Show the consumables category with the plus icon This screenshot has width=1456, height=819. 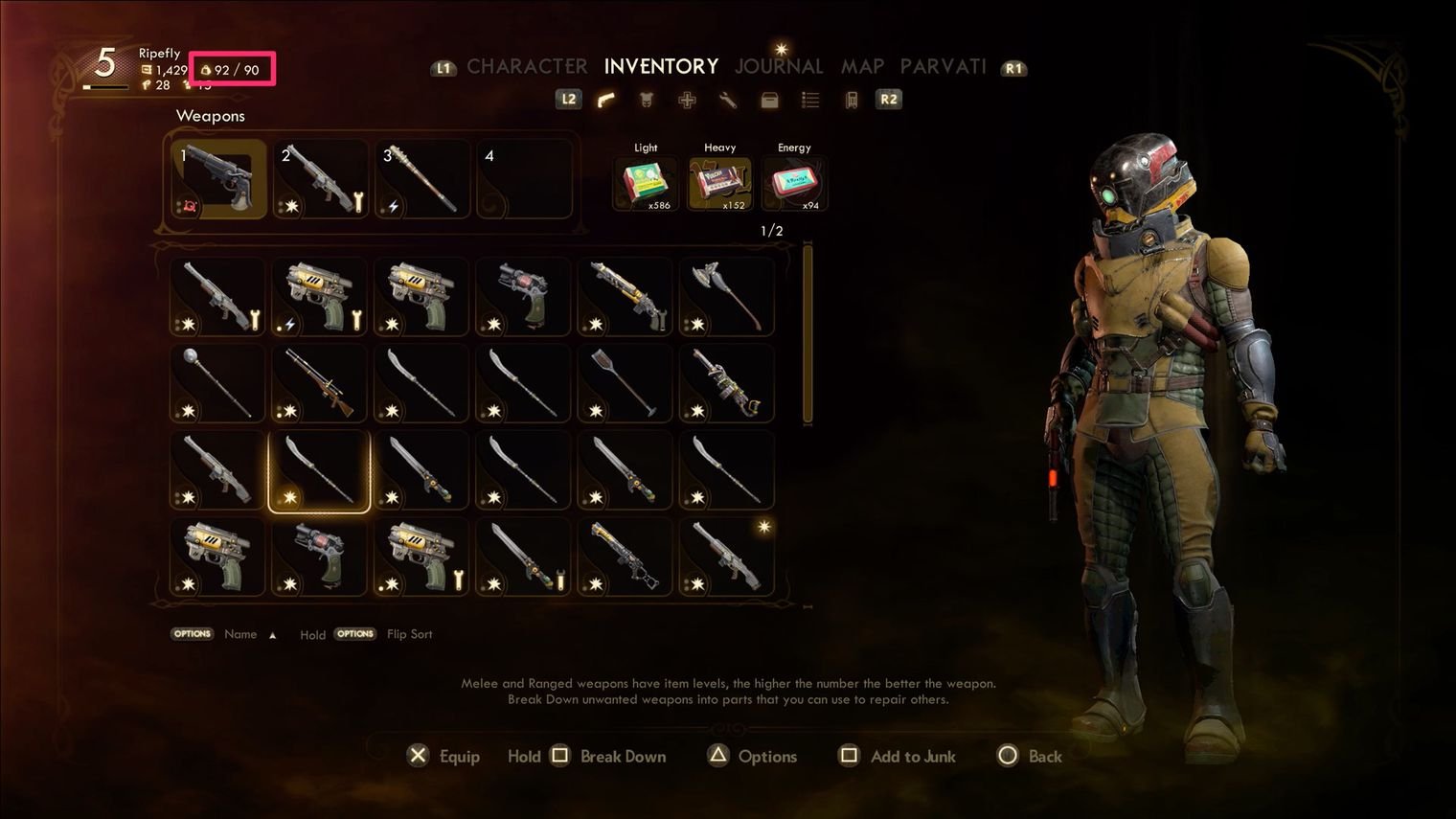(x=687, y=100)
